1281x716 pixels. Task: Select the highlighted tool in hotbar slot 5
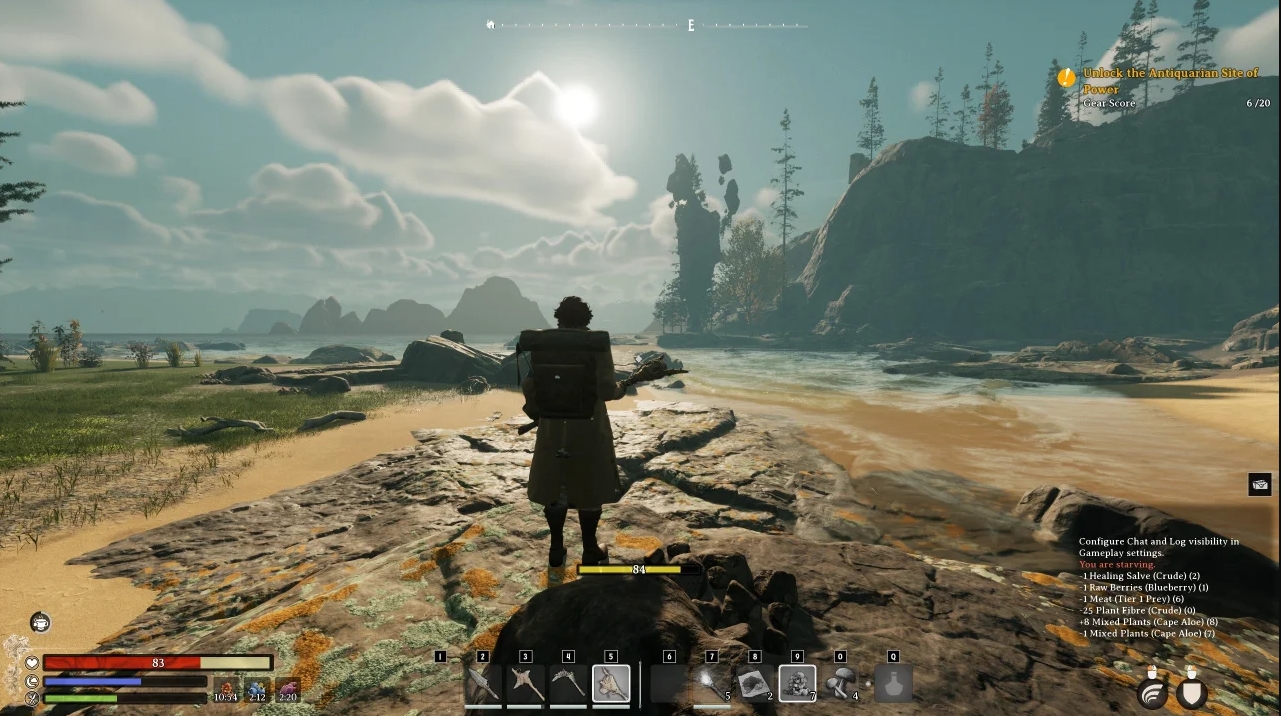click(611, 684)
